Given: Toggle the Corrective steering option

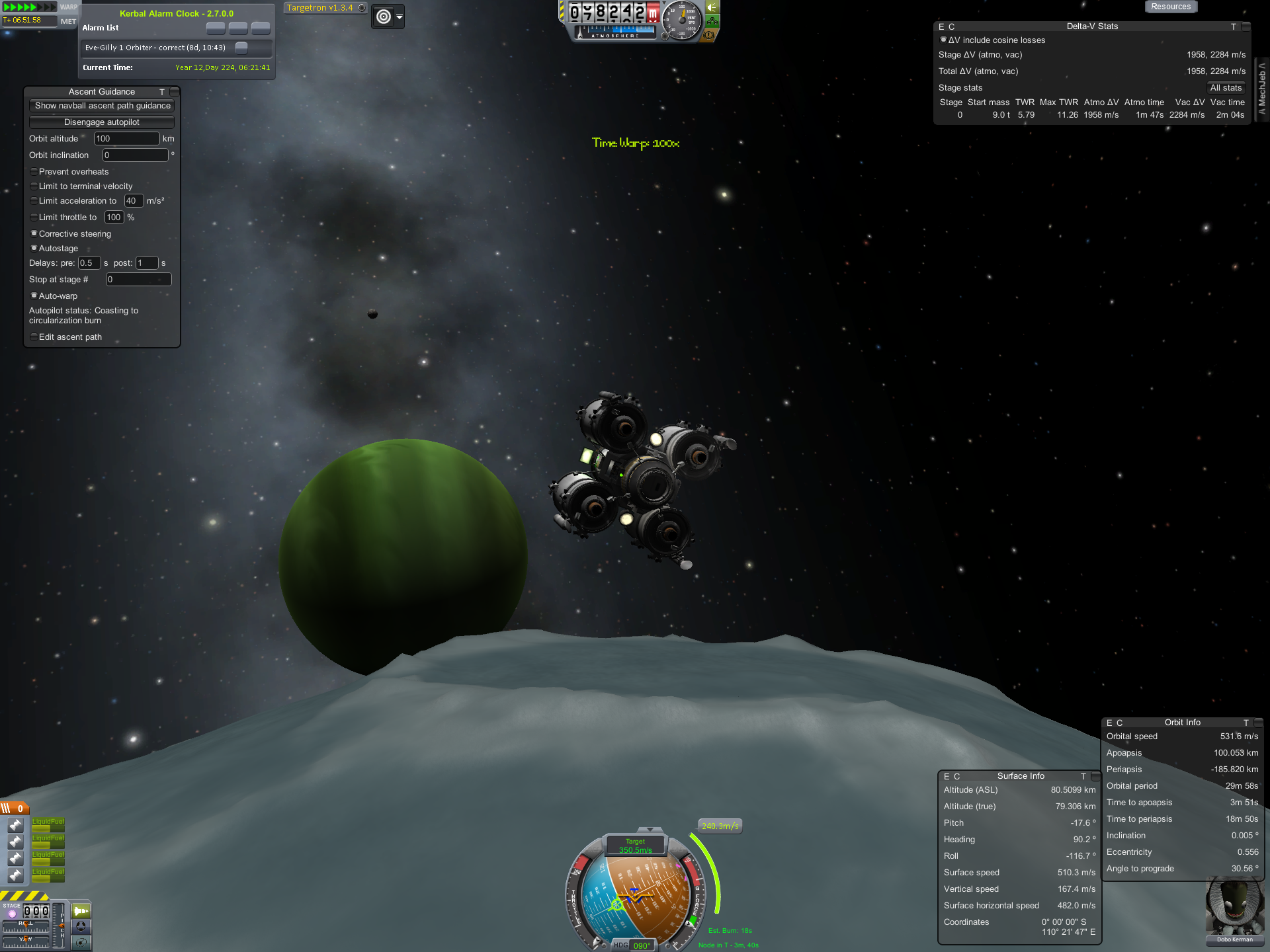Looking at the screenshot, I should [34, 233].
